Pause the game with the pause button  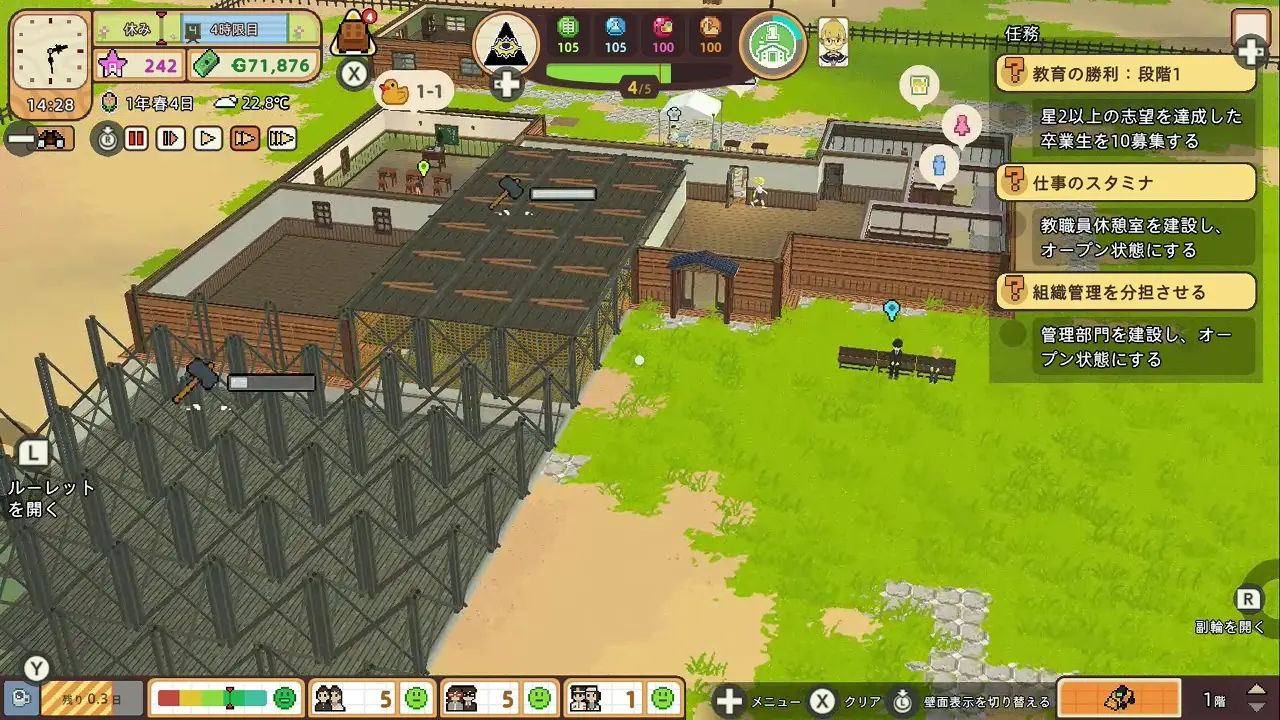tap(137, 139)
